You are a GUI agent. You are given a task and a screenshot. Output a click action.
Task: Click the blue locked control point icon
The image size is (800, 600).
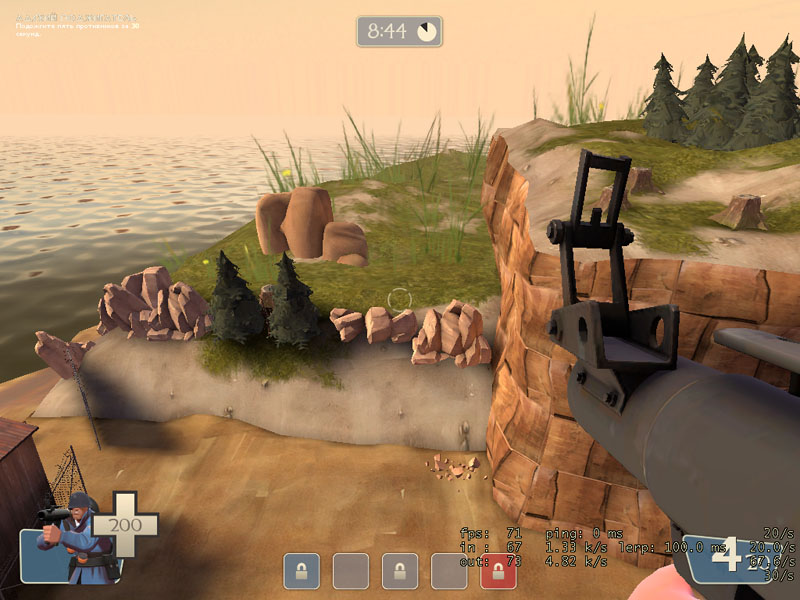pos(301,571)
